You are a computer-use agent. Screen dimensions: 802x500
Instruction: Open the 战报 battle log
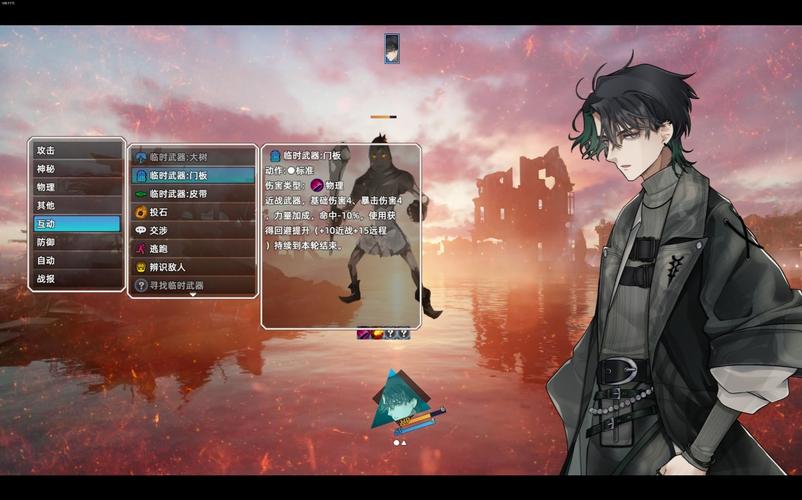tap(76, 279)
